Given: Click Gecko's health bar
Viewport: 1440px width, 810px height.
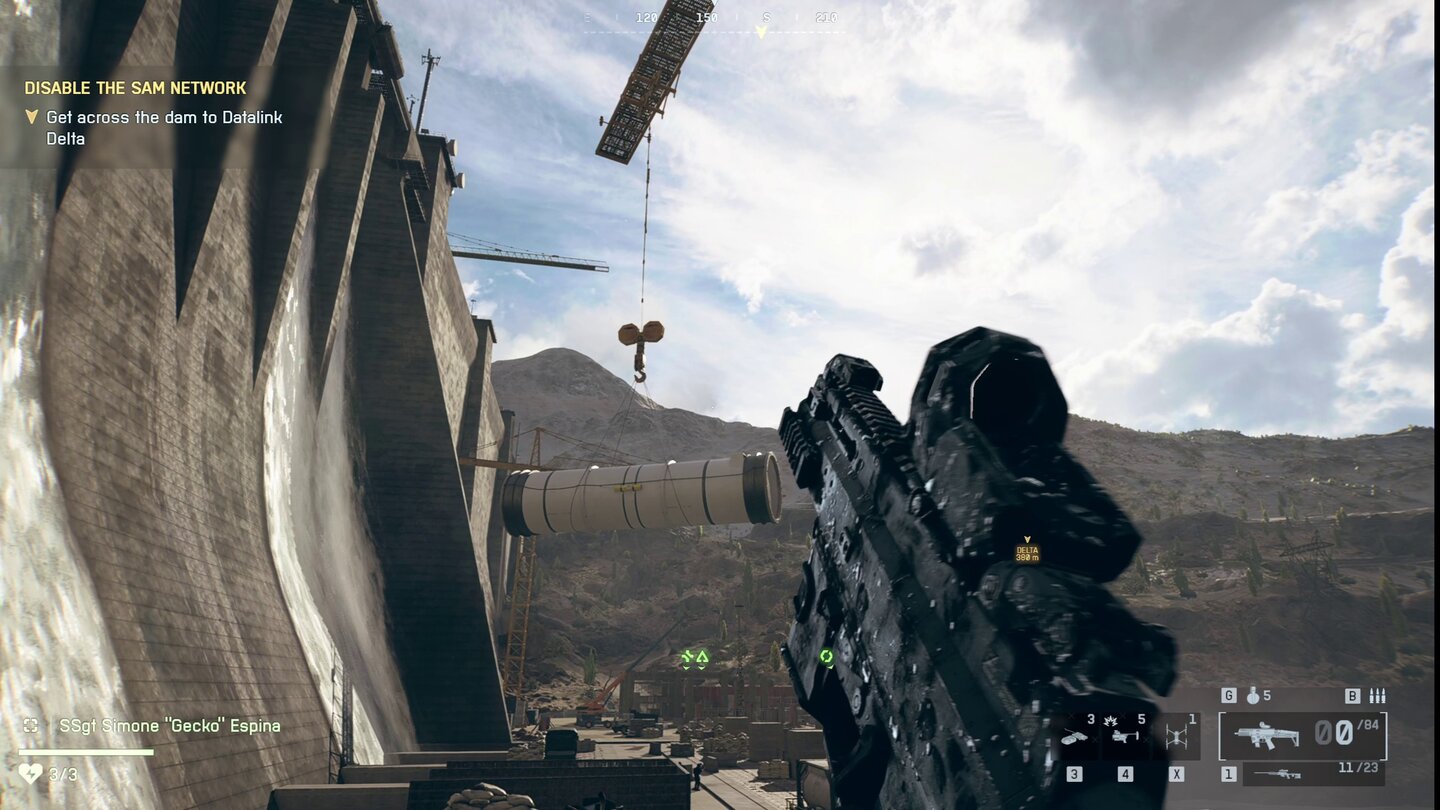Looking at the screenshot, I should pos(85,751).
